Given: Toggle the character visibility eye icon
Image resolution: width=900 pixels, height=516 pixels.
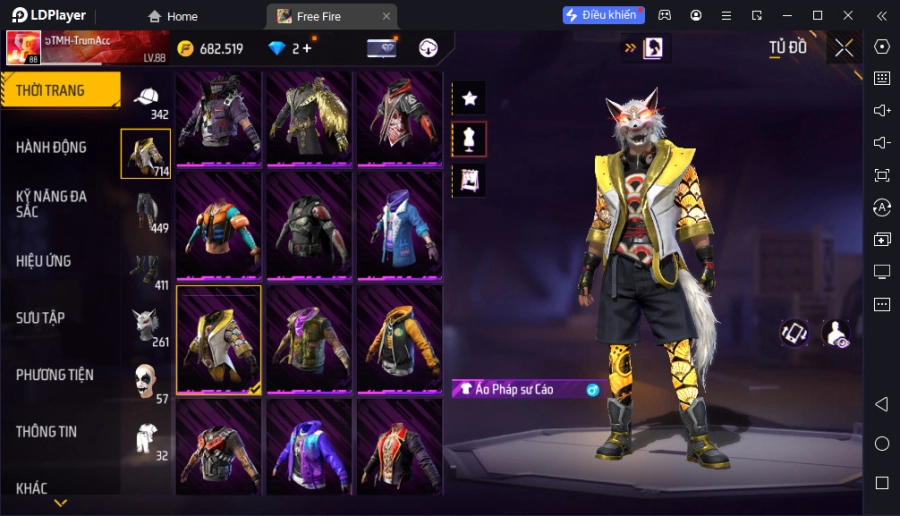Looking at the screenshot, I should coord(835,334).
